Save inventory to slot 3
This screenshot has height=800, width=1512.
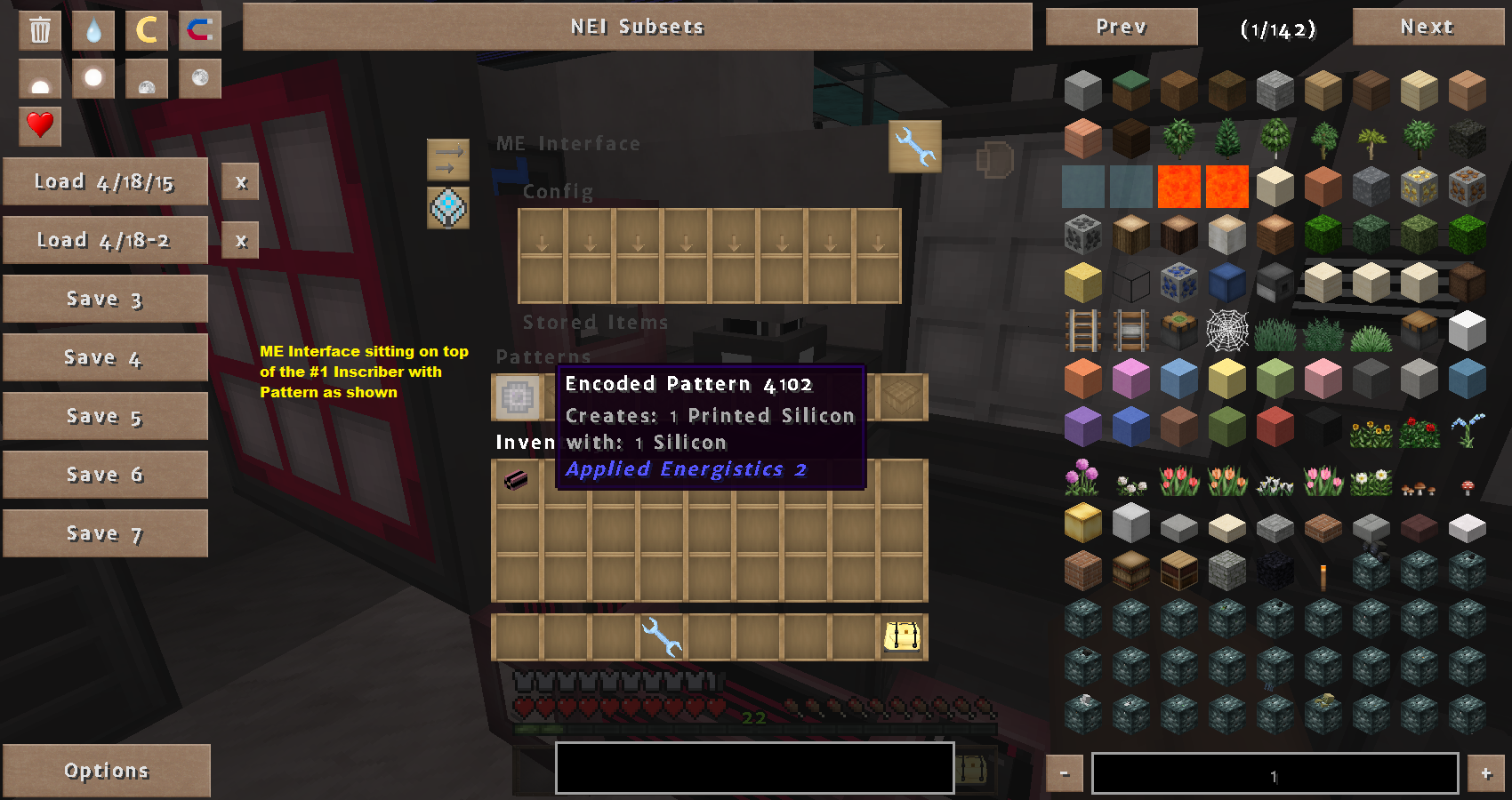pyautogui.click(x=105, y=300)
